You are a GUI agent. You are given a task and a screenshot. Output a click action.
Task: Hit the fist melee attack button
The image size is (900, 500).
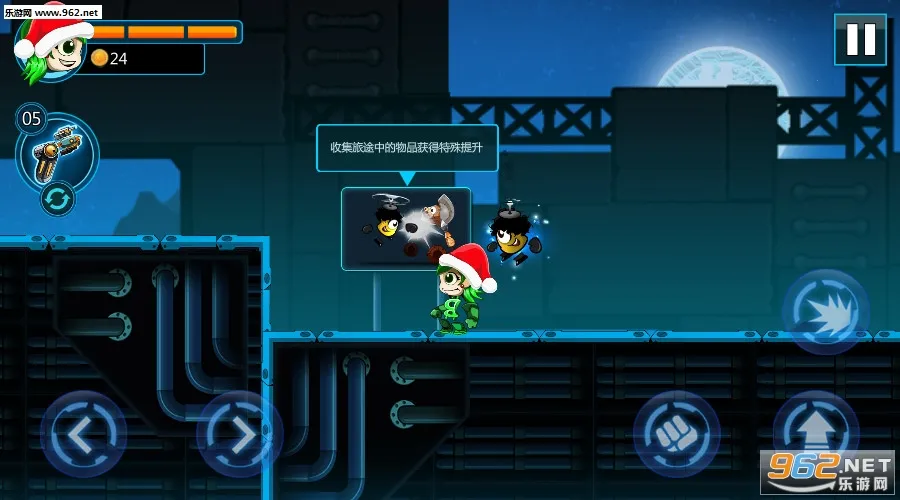coord(676,433)
